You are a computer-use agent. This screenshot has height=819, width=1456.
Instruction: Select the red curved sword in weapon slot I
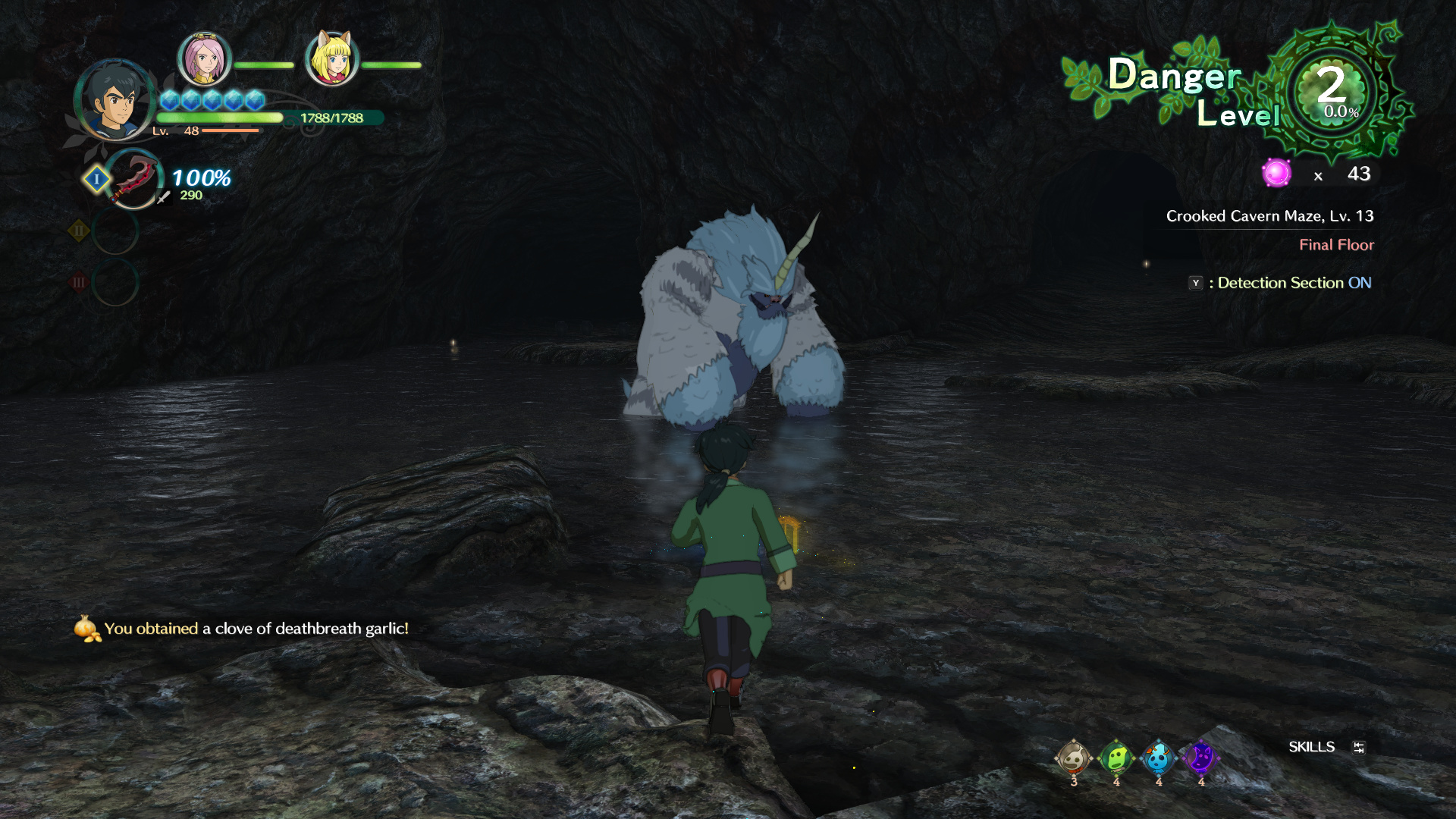[134, 179]
